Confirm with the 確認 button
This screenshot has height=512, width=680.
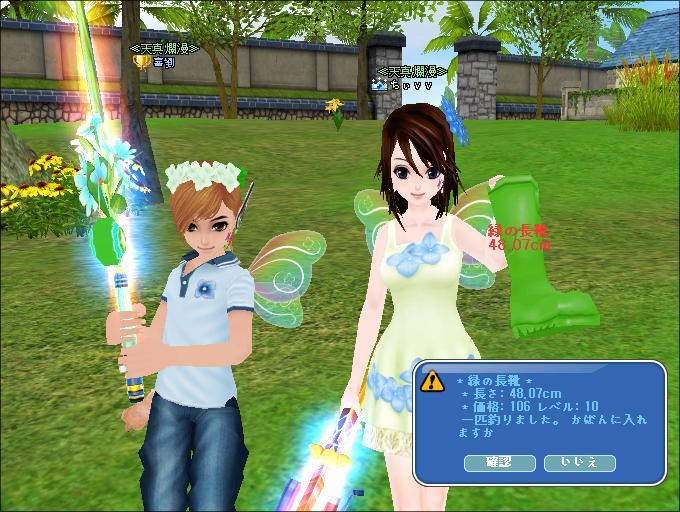pos(500,462)
